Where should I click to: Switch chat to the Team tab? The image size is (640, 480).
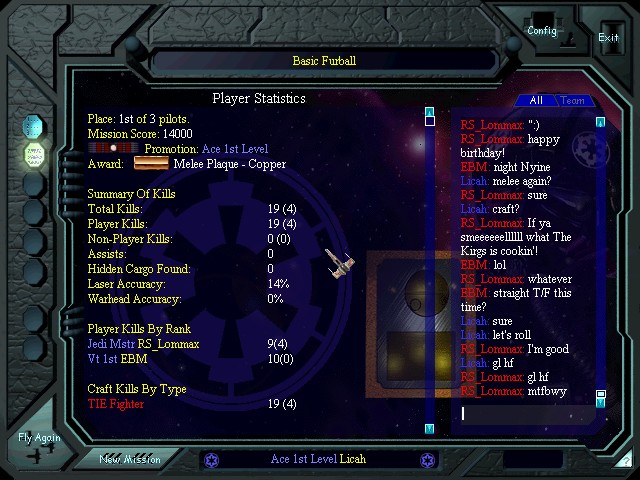click(x=572, y=100)
